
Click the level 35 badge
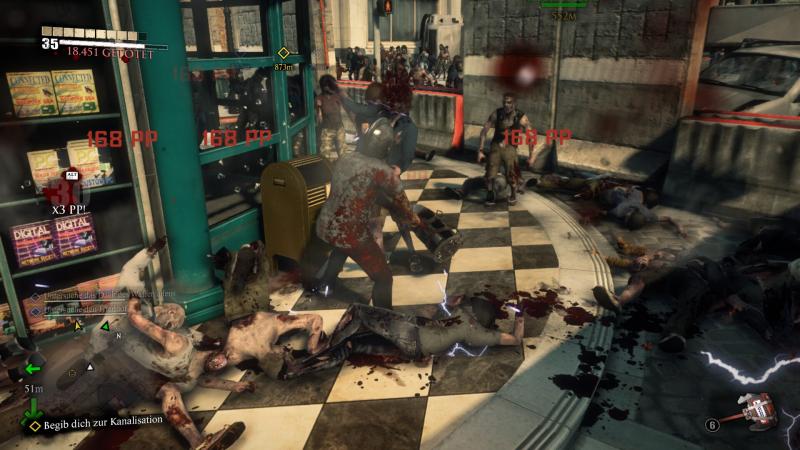click(x=49, y=43)
